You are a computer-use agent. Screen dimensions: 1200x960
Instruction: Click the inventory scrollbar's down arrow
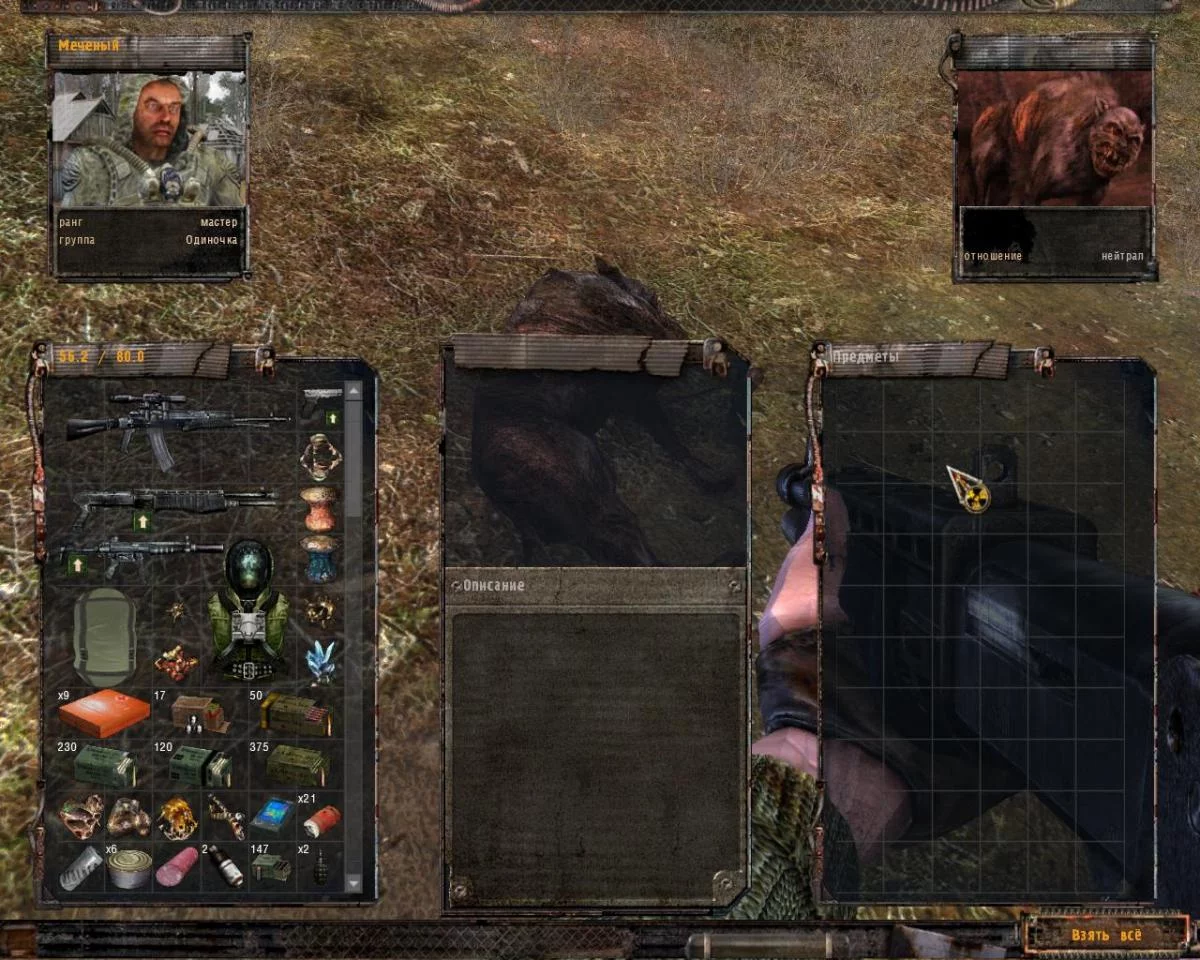(353, 883)
